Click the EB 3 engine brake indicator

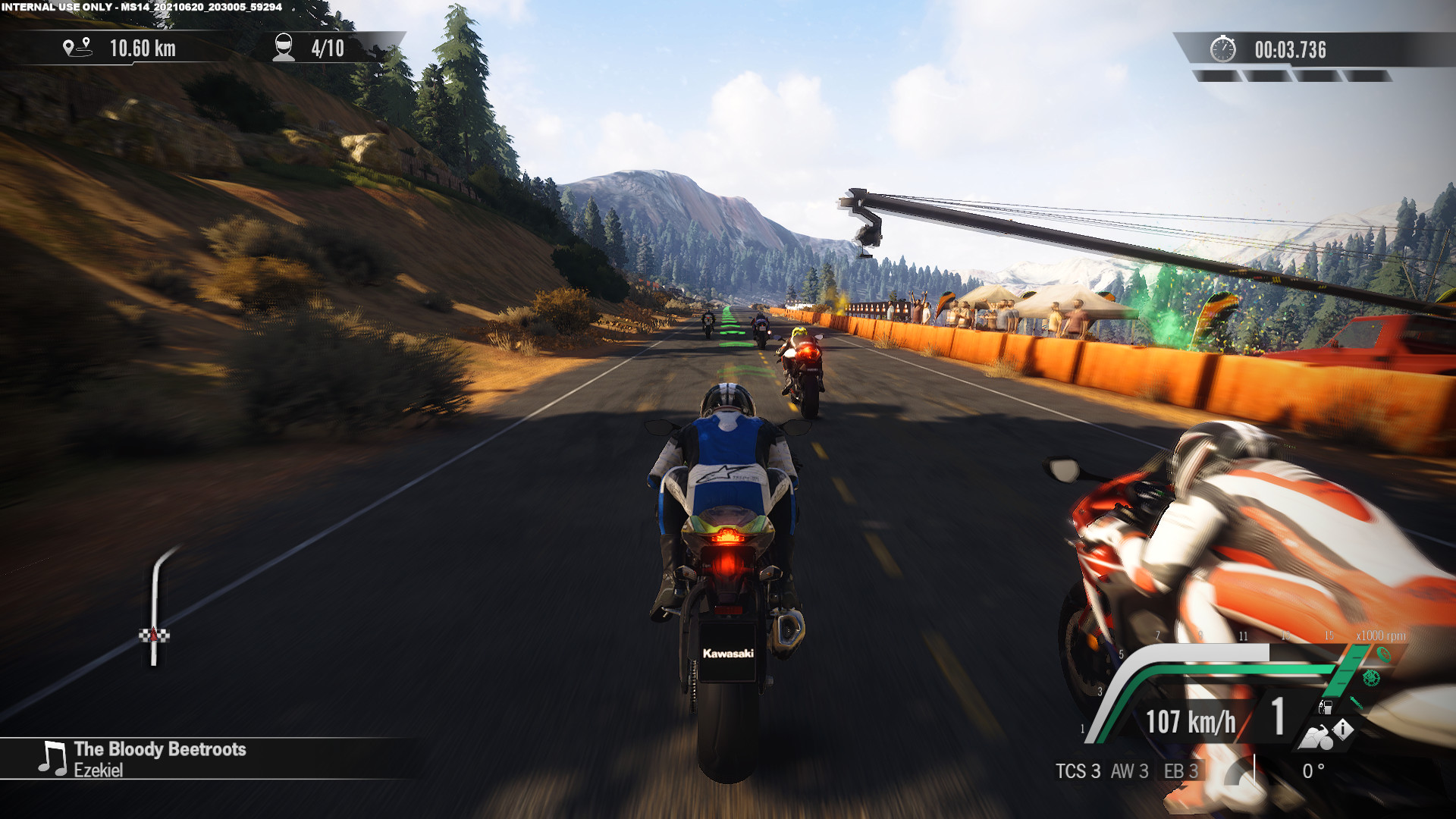coord(1181,771)
